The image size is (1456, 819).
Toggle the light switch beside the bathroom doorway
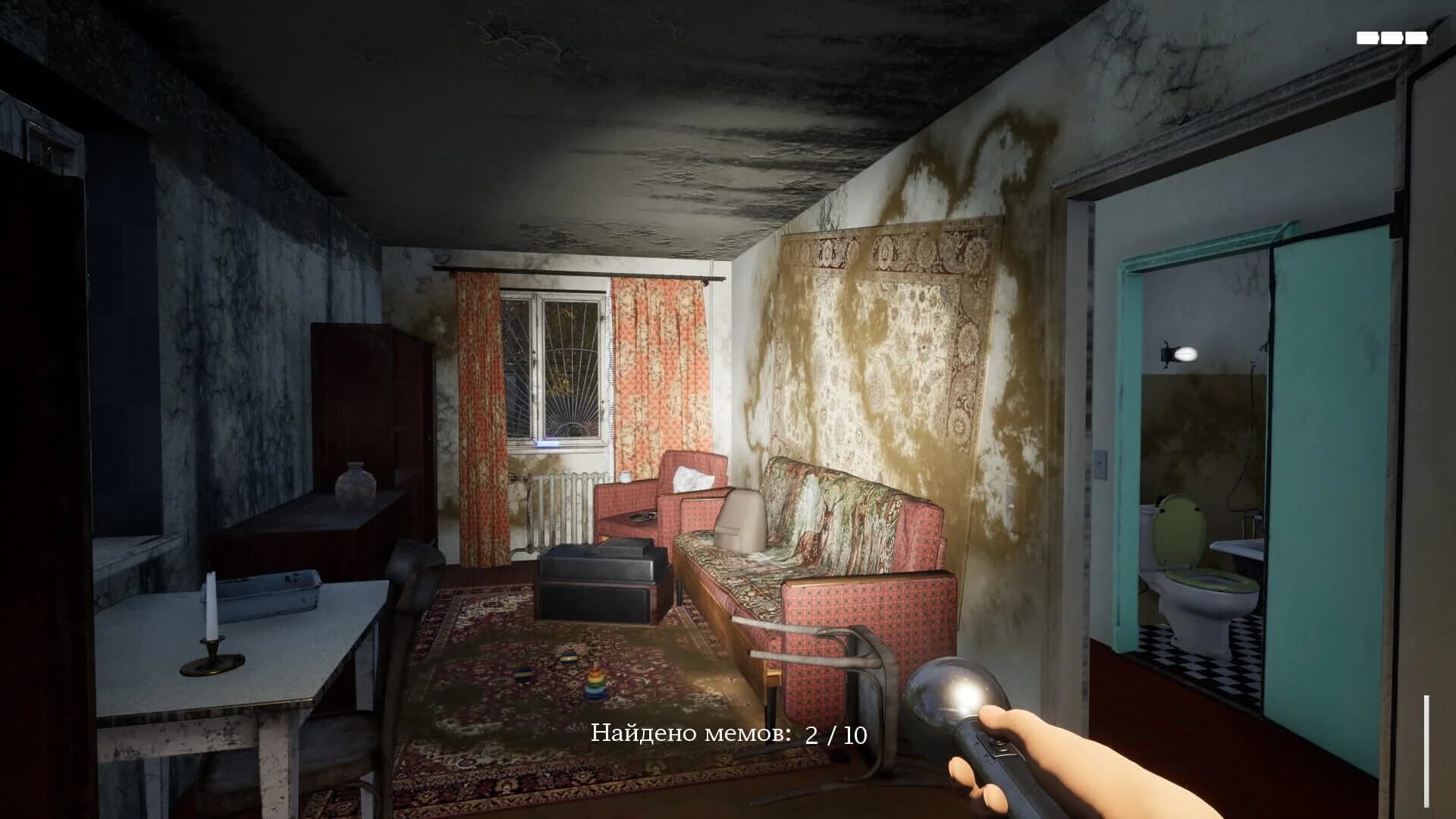coord(1100,464)
